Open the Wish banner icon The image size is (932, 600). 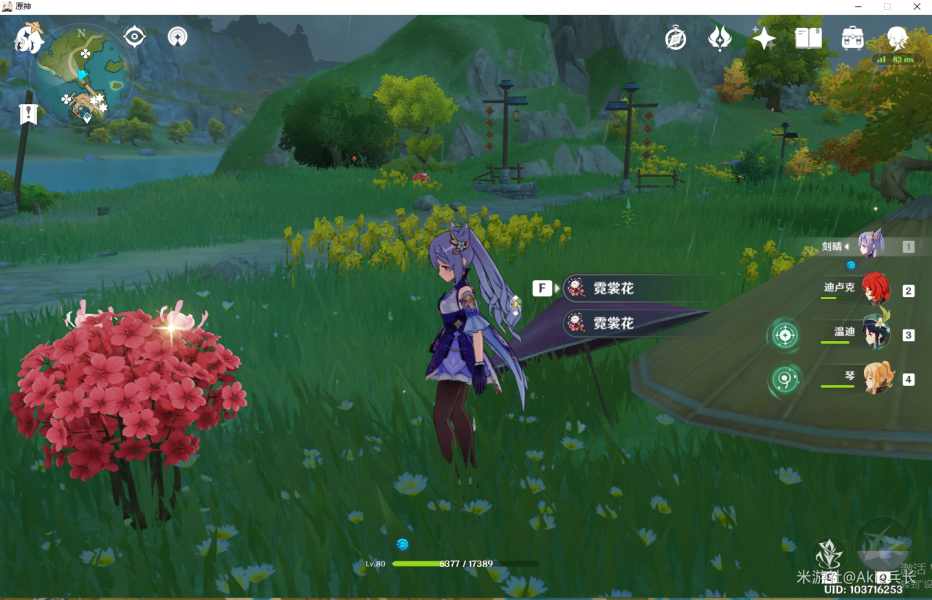point(719,39)
